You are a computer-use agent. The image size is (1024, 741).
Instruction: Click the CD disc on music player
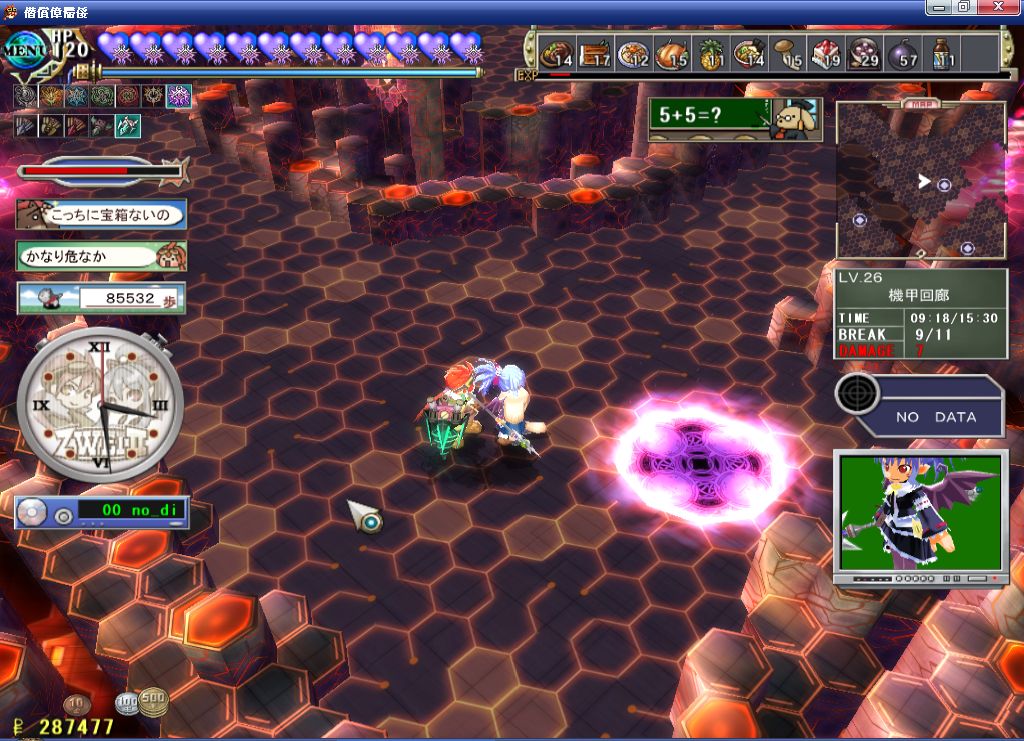tap(34, 512)
